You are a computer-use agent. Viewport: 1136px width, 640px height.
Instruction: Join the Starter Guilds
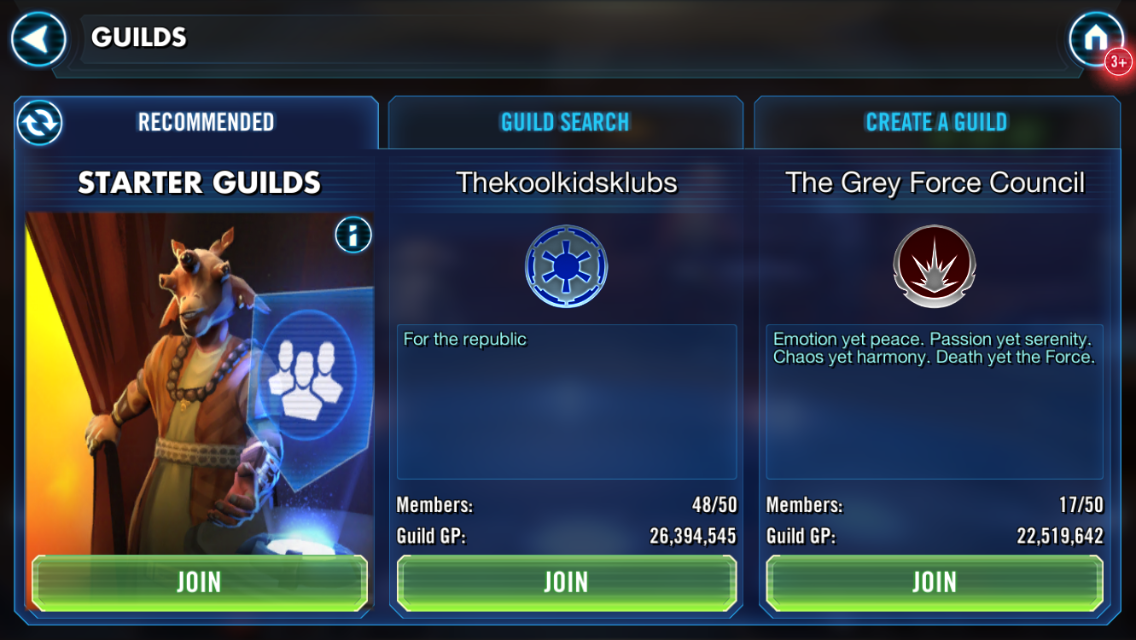tap(199, 582)
